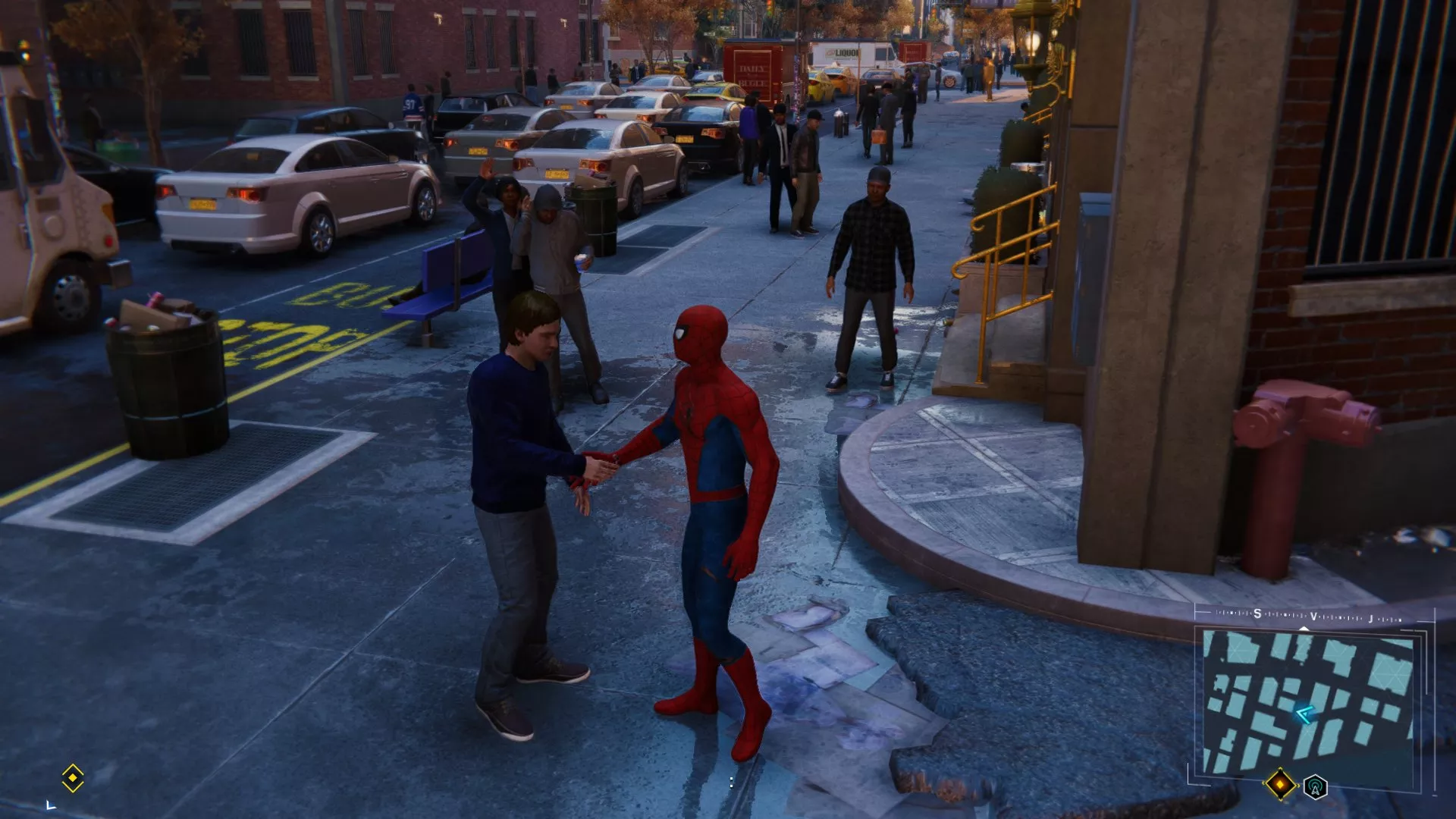Click the comm tower antenna hexagon icon

click(x=1315, y=787)
